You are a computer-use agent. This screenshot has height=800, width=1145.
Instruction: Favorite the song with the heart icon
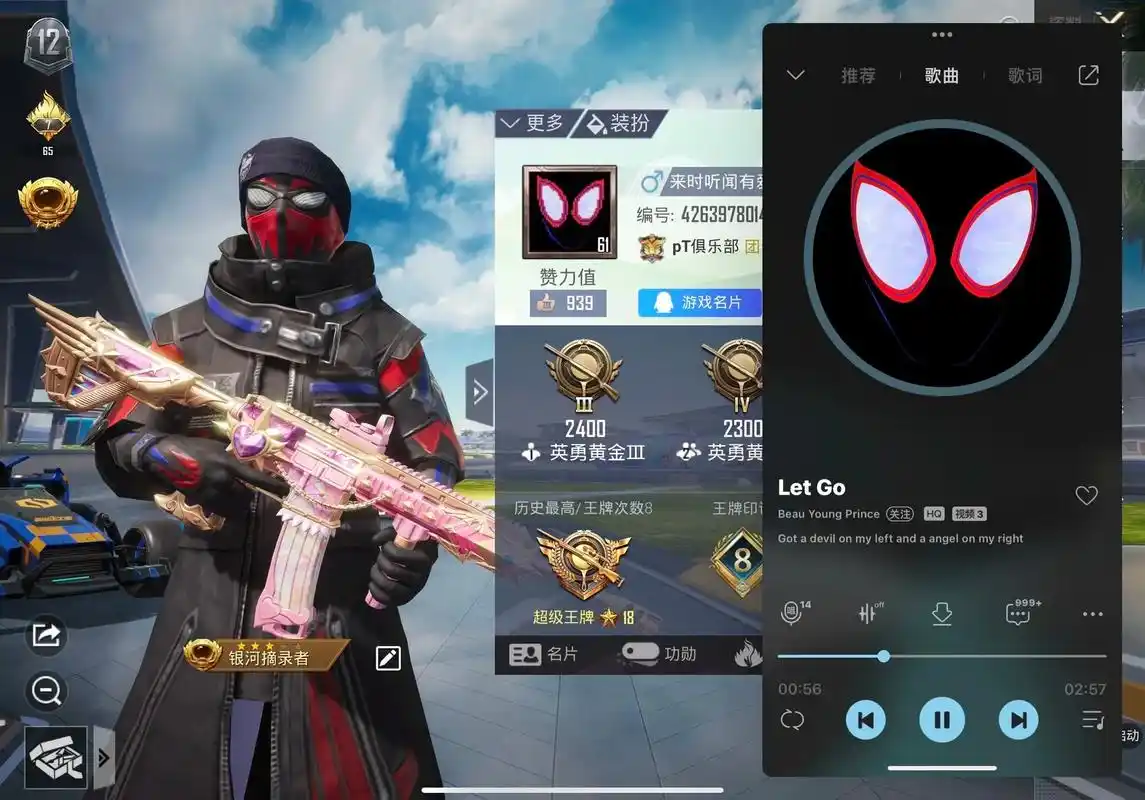coord(1086,495)
